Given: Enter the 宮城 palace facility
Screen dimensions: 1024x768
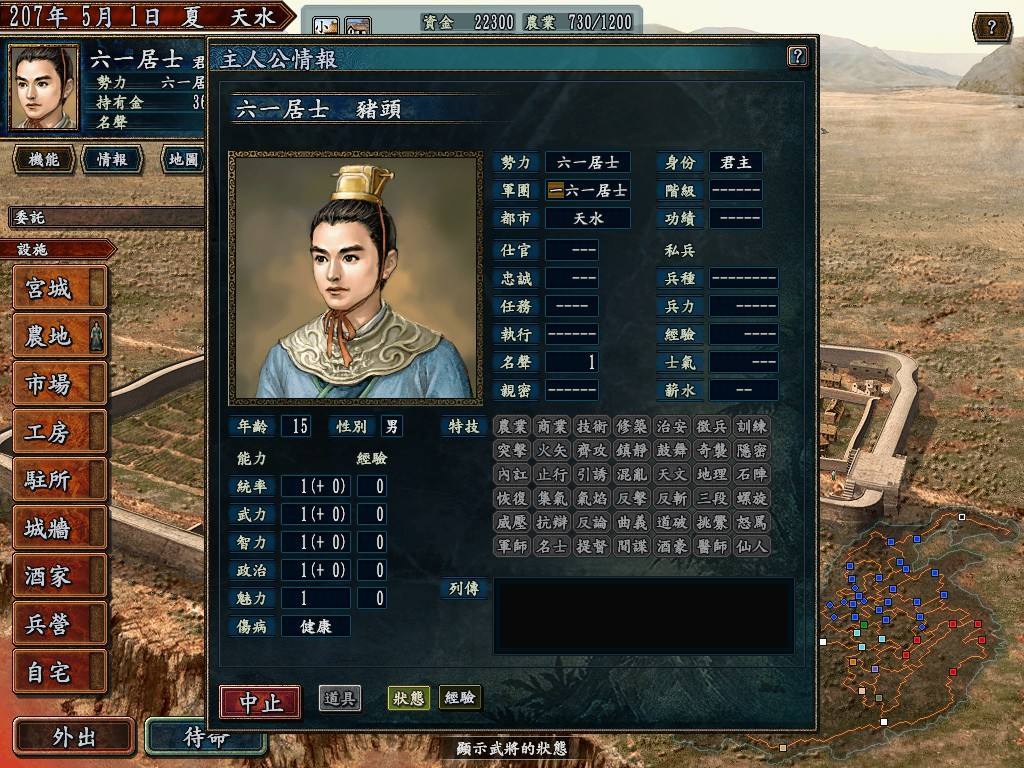Looking at the screenshot, I should point(59,289).
